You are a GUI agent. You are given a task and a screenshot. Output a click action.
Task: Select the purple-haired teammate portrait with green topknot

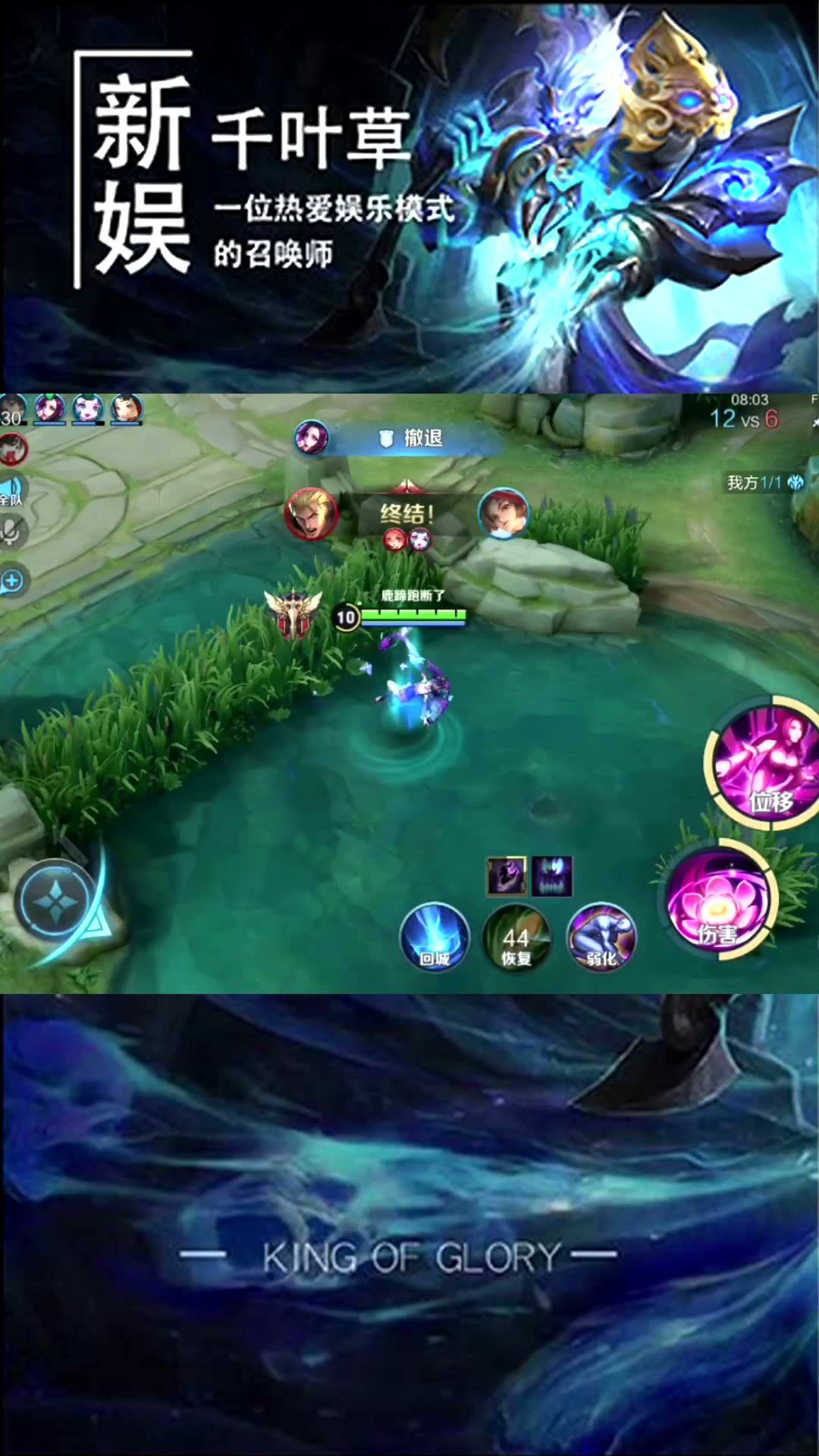point(50,409)
